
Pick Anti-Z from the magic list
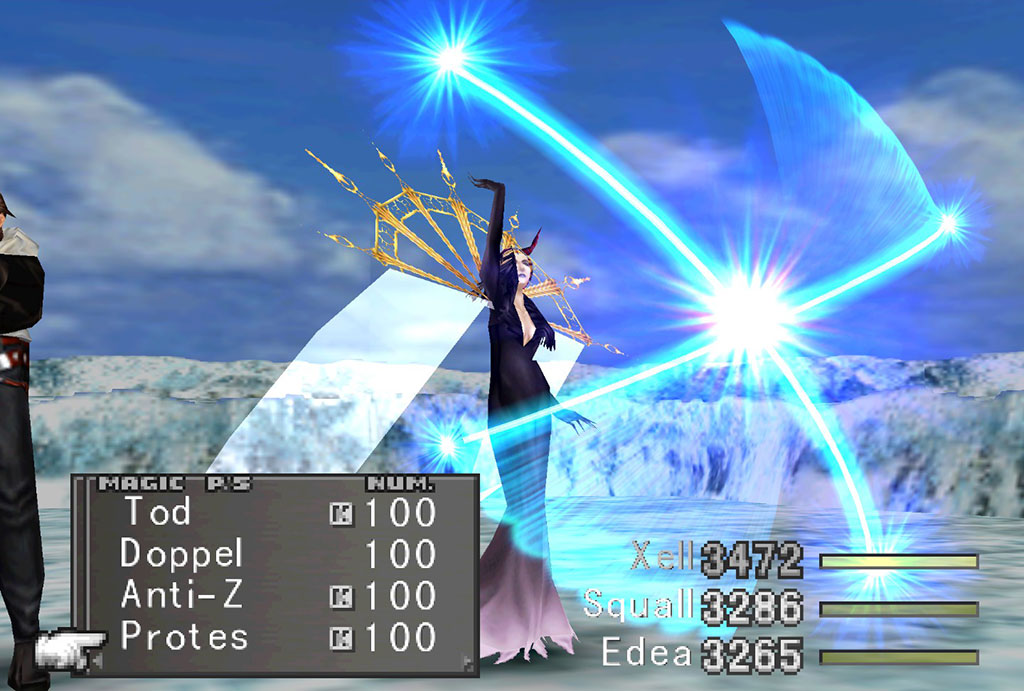point(180,595)
